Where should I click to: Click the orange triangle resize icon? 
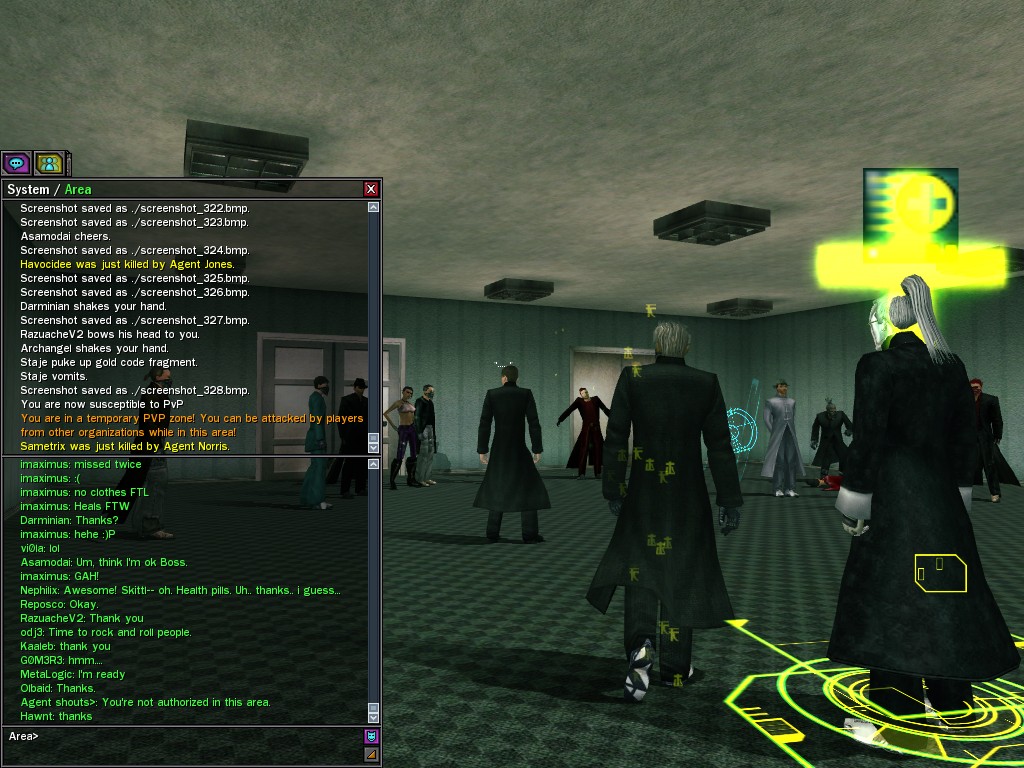click(x=371, y=753)
